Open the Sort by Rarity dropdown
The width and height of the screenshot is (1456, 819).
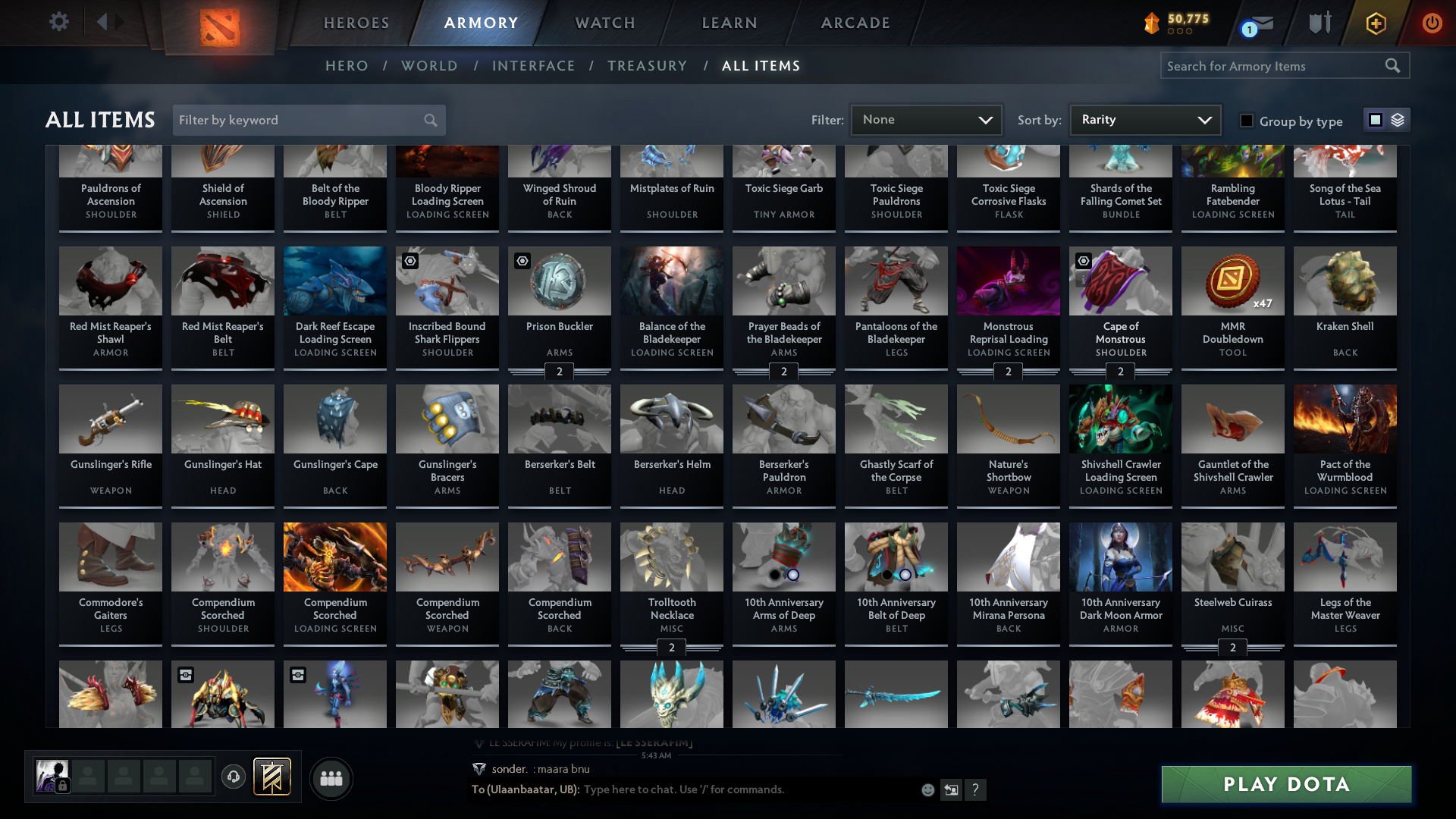pos(1144,119)
